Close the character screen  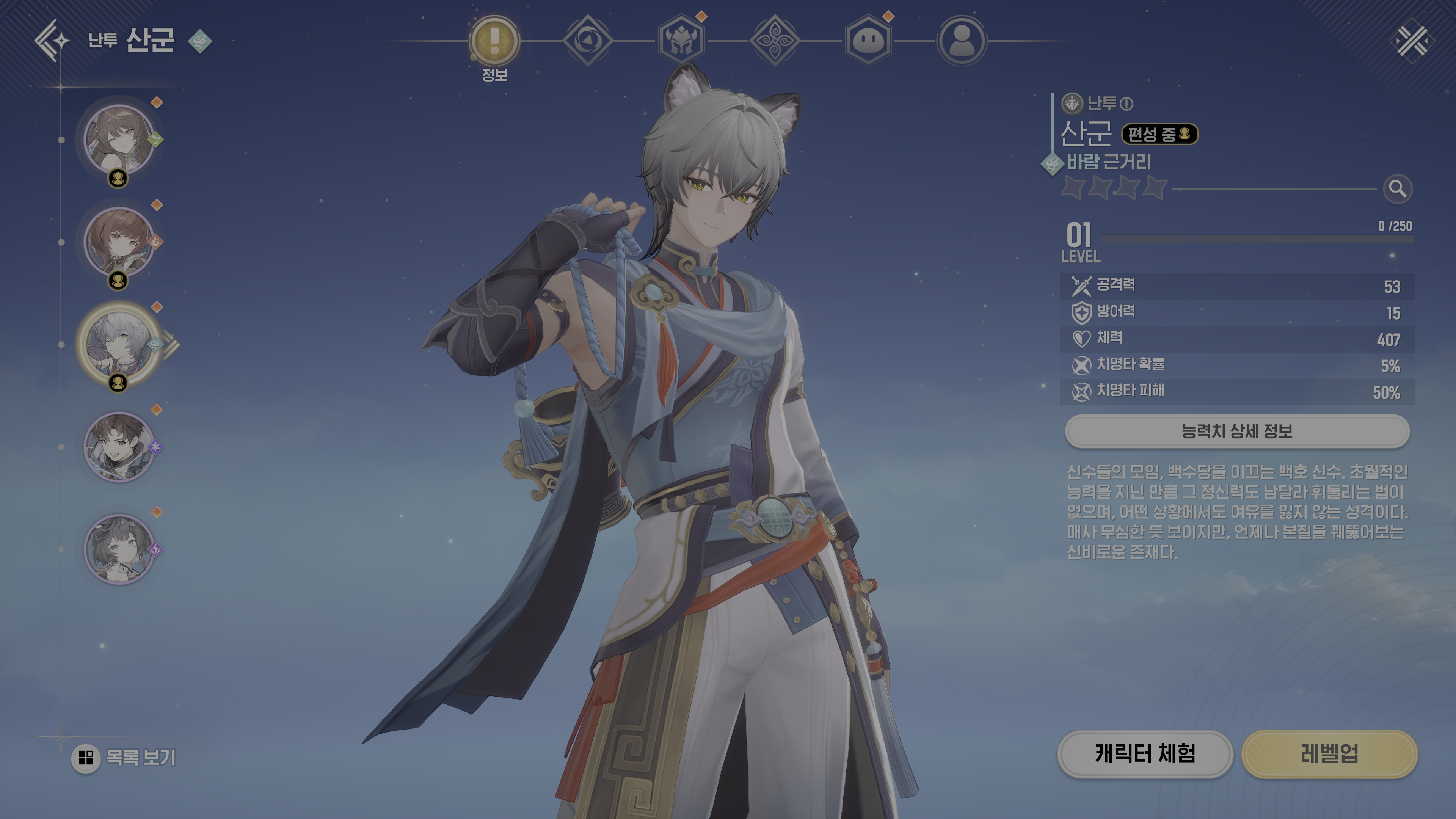[x=1411, y=41]
